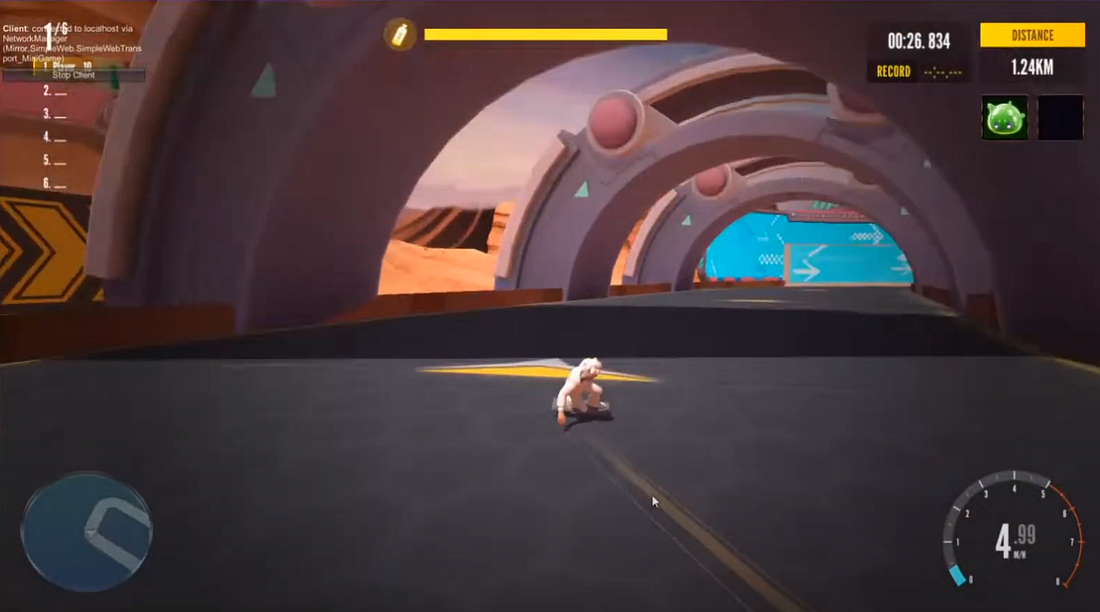Open the circular track minimap
Image resolution: width=1100 pixels, height=612 pixels.
pyautogui.click(x=86, y=529)
